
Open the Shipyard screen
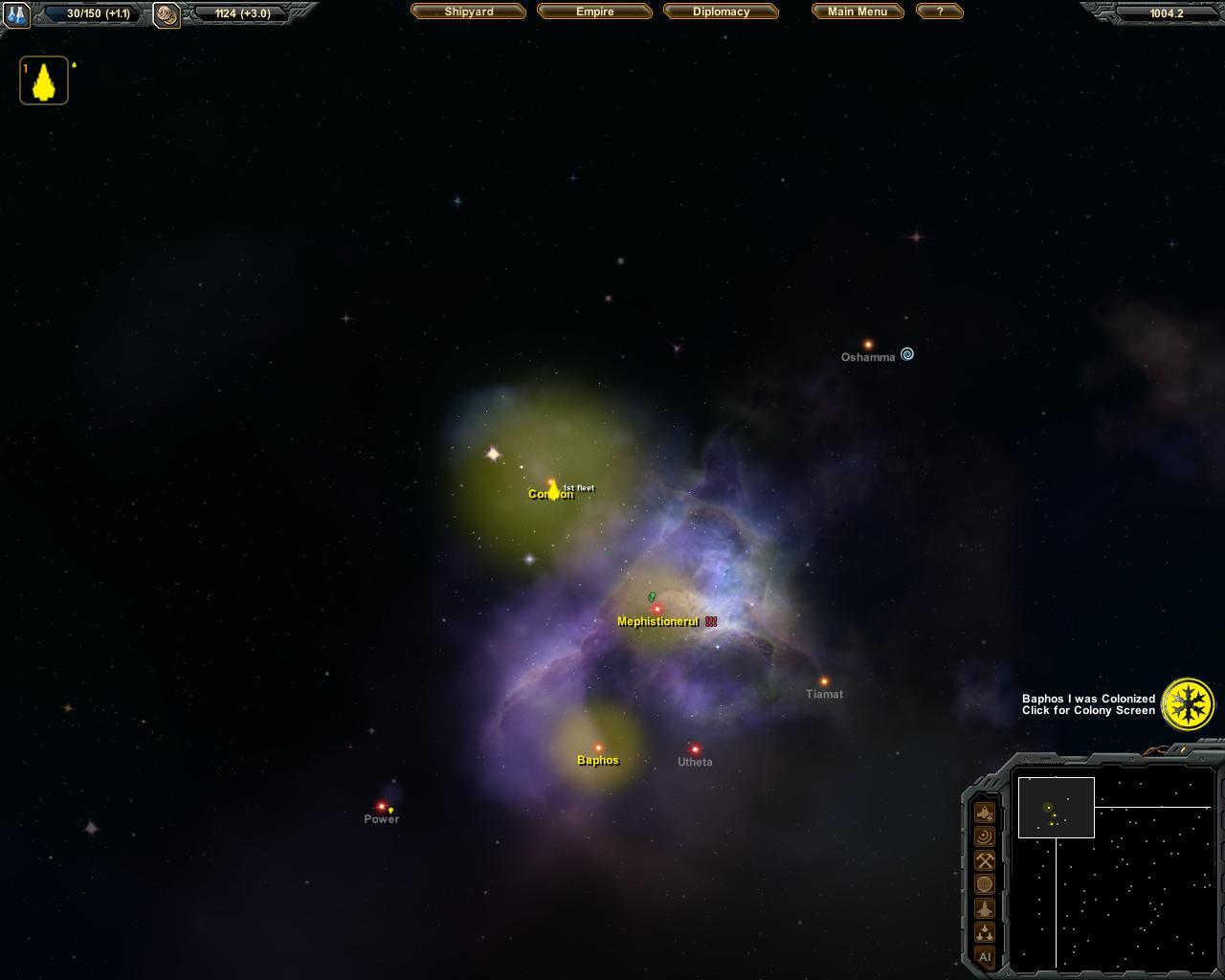[468, 11]
